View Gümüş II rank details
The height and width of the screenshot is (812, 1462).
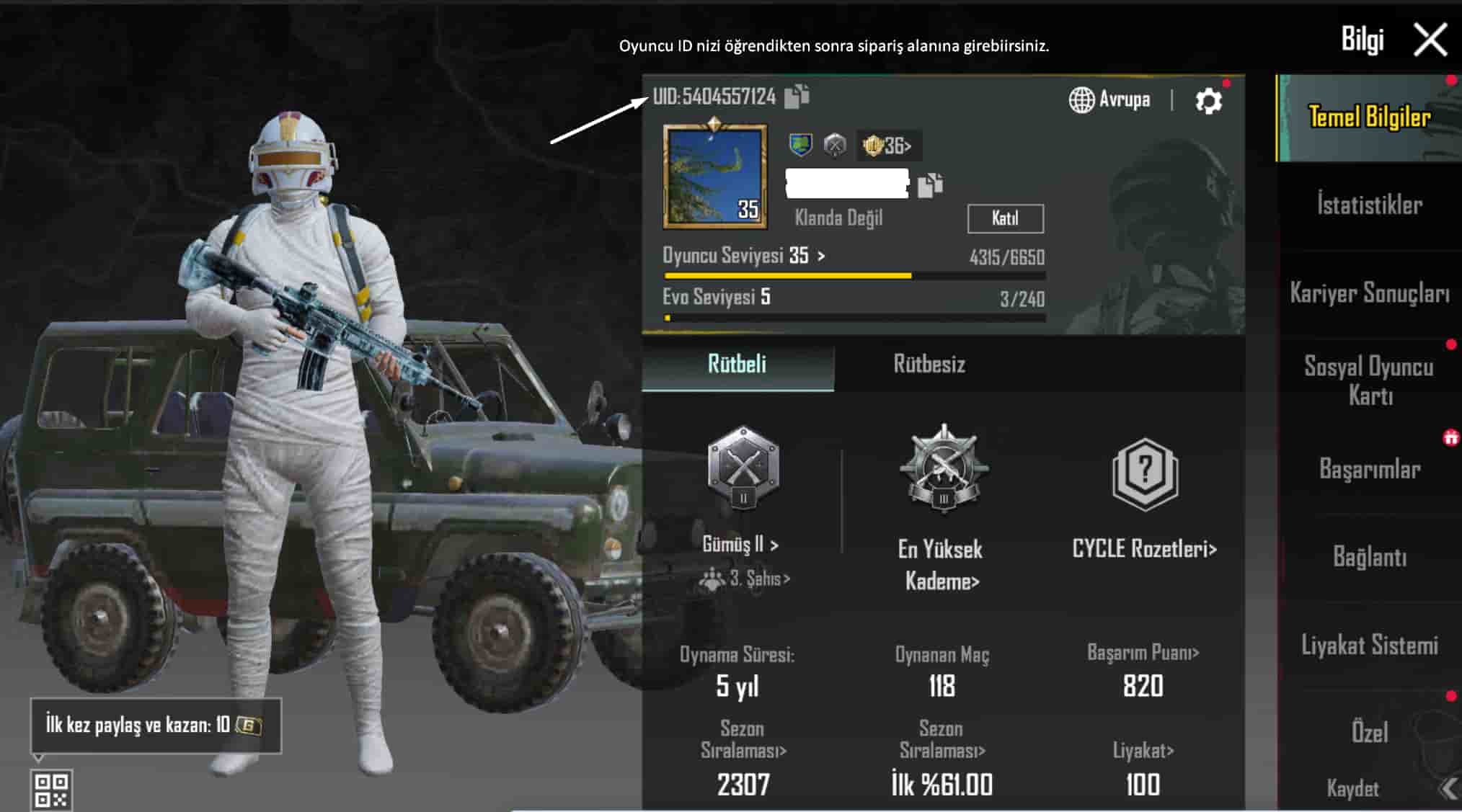[741, 545]
